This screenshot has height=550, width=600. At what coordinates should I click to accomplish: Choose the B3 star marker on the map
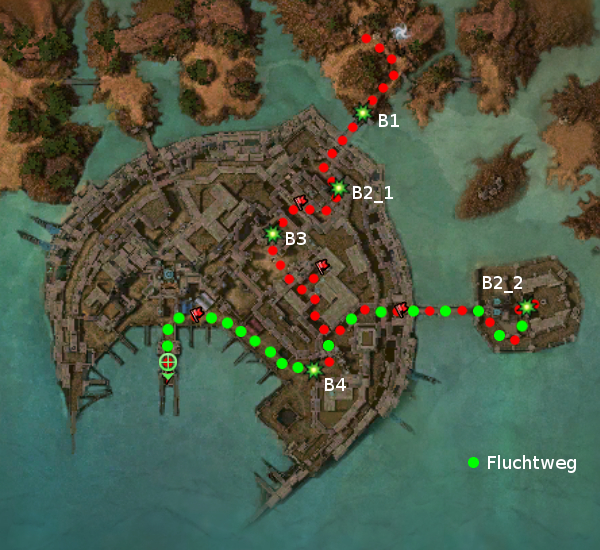[x=272, y=234]
